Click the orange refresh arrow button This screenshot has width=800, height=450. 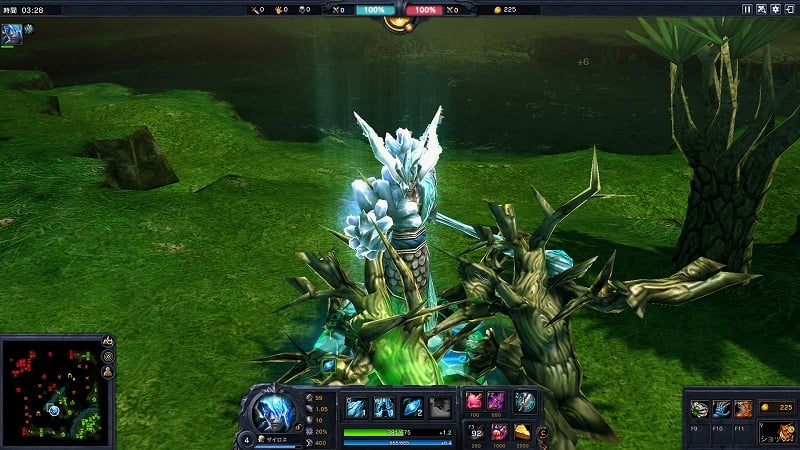coord(543,433)
